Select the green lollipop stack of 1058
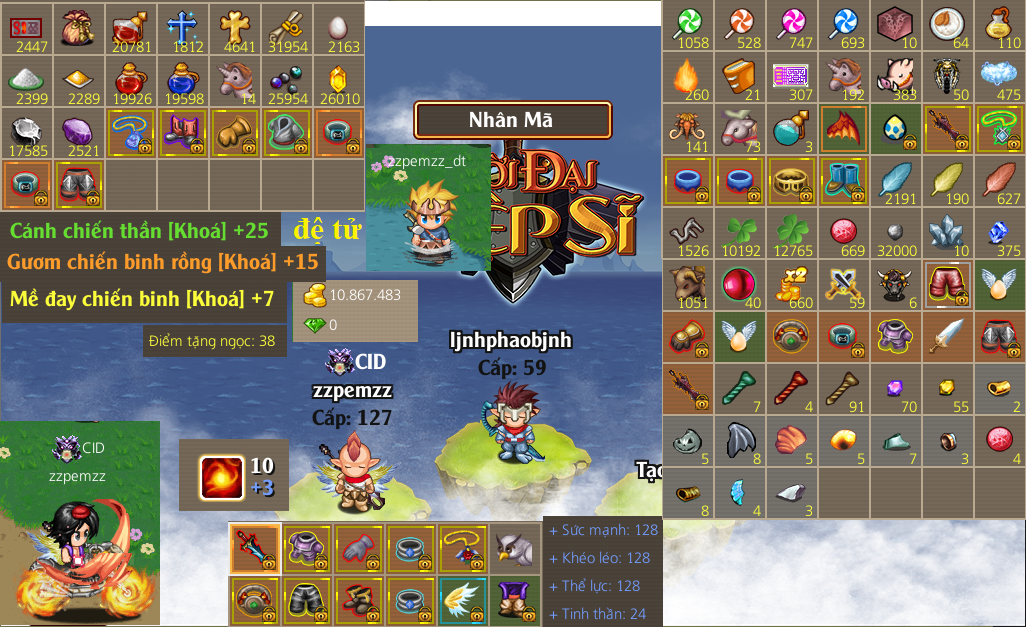The width and height of the screenshot is (1026, 627). 688,25
